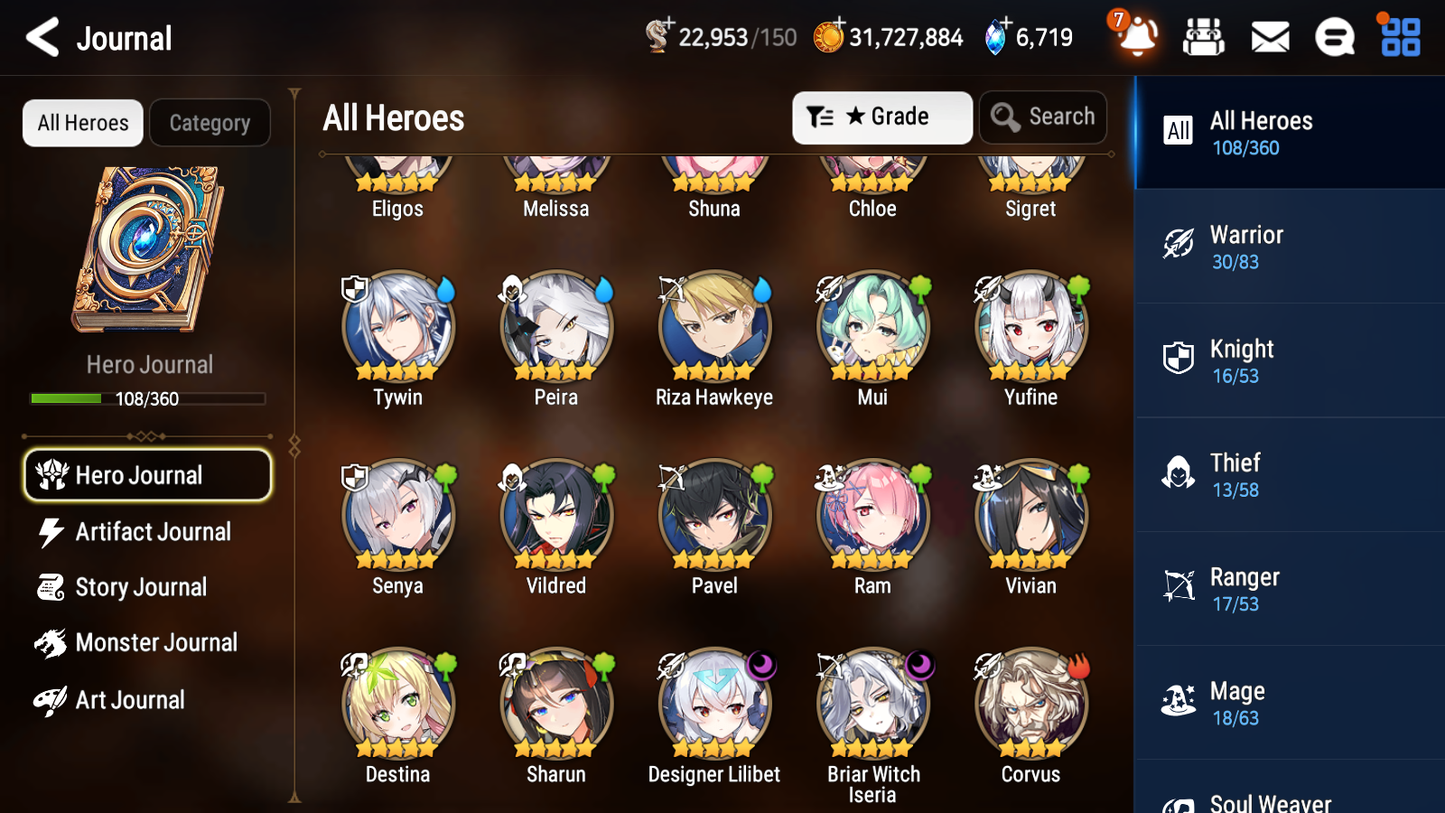Switch to the Warrior tab
The image size is (1445, 813).
pyautogui.click(x=1289, y=246)
